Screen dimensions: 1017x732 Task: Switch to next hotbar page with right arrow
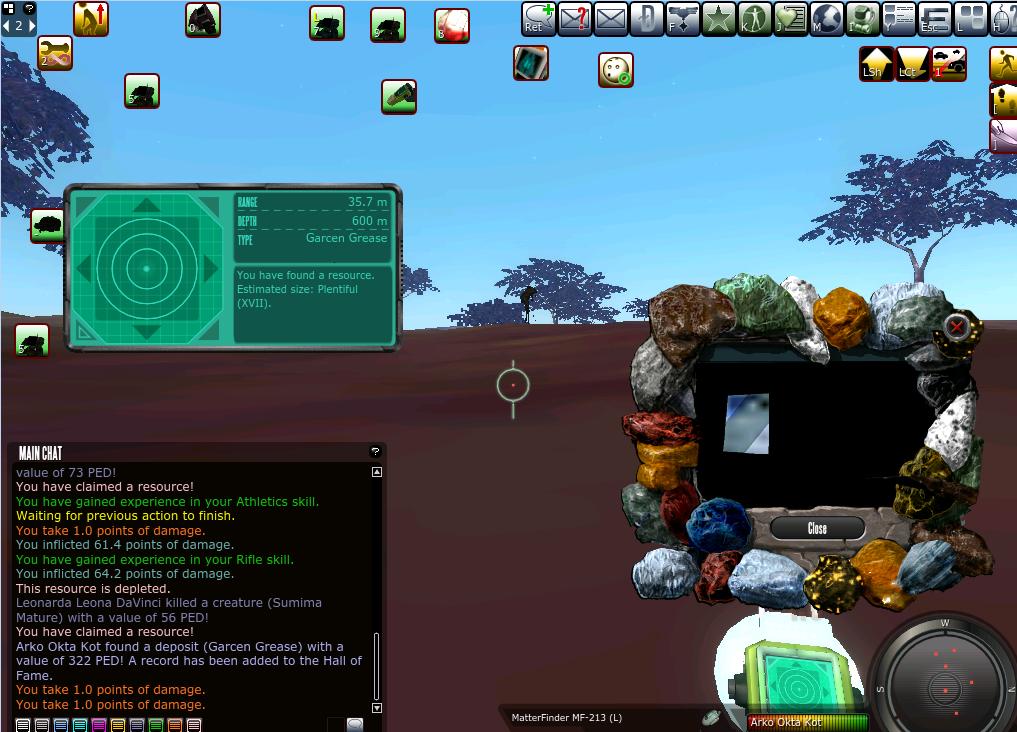(31, 26)
